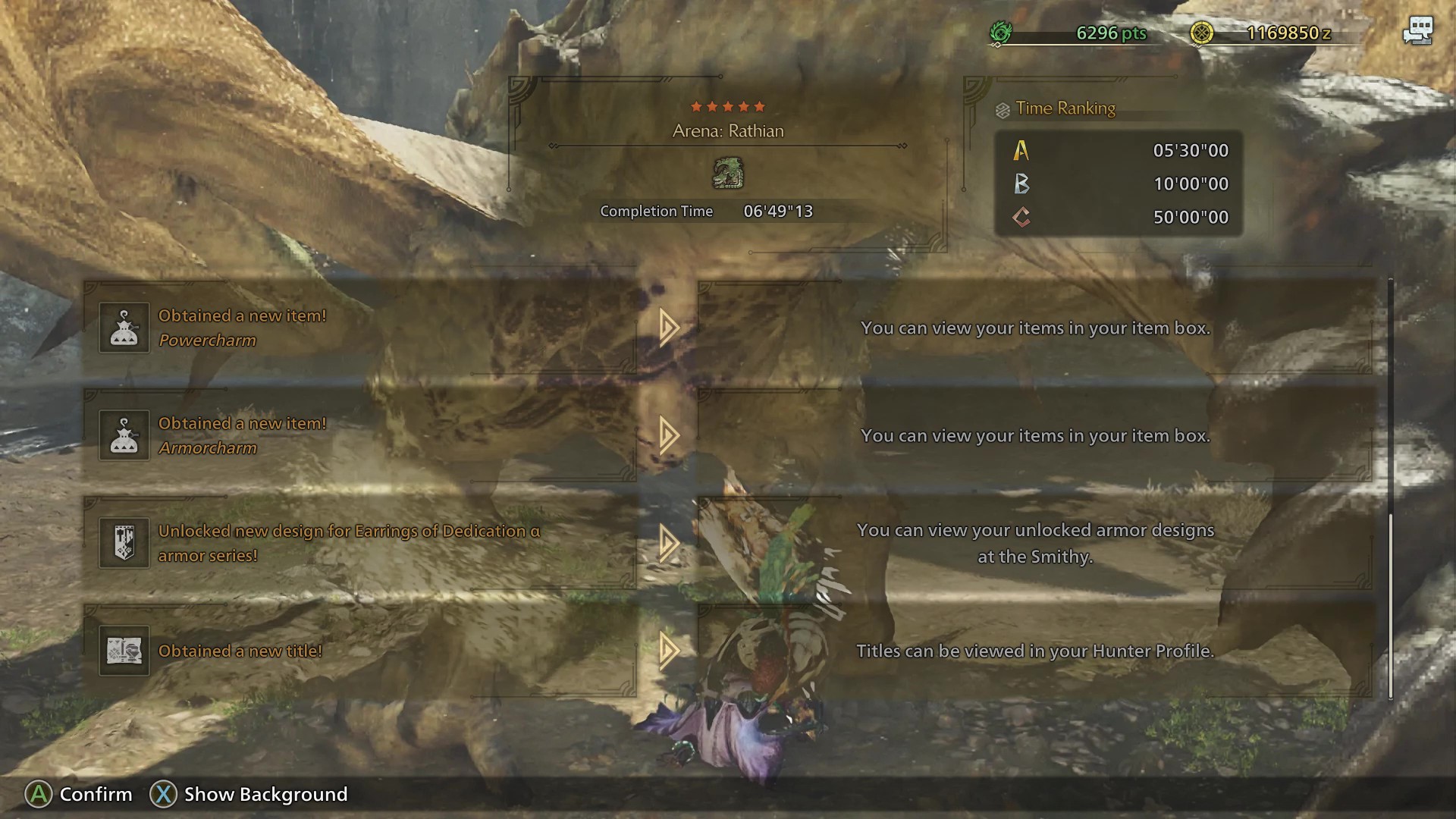Select the Powercharm item pouch icon
The height and width of the screenshot is (819, 1456).
pyautogui.click(x=124, y=328)
